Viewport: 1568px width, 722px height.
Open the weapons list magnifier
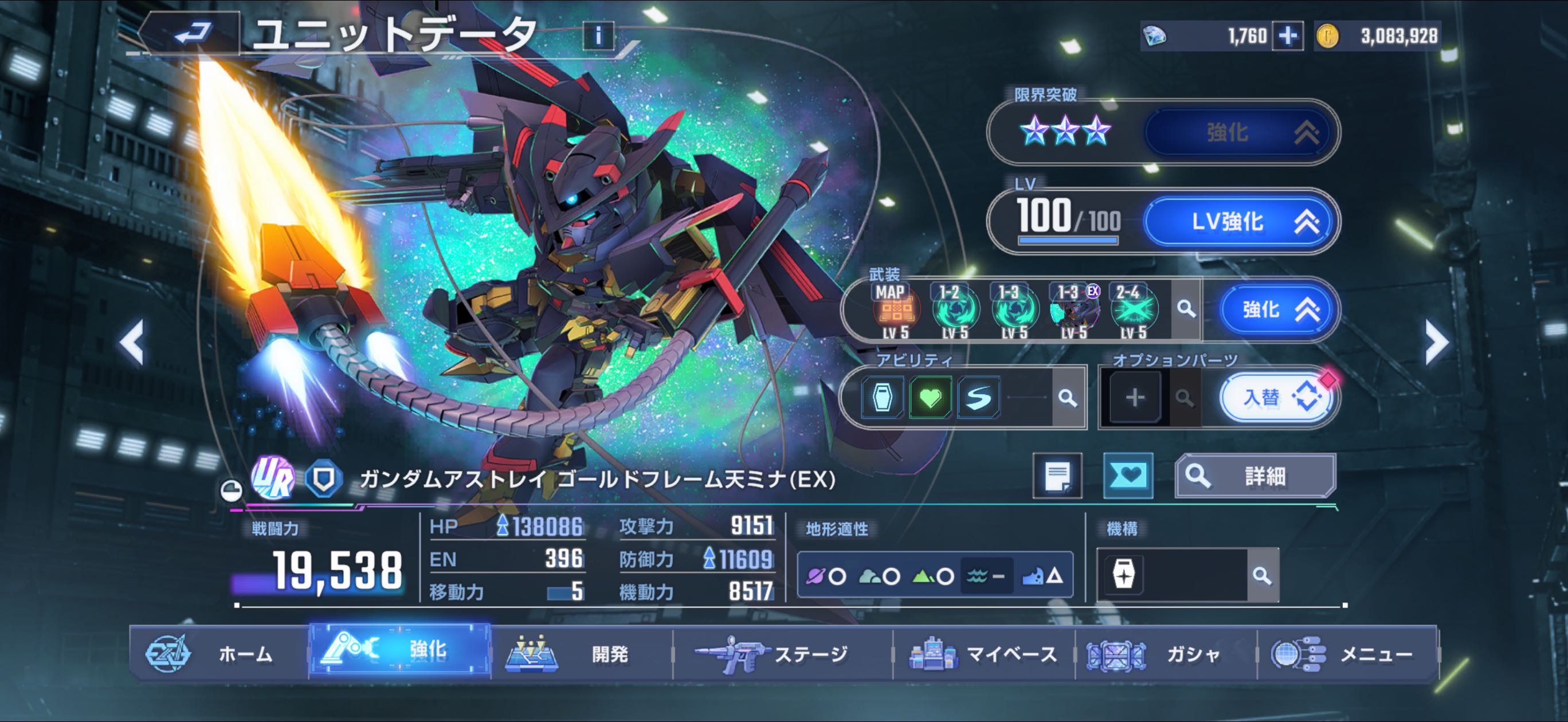pyautogui.click(x=1186, y=310)
